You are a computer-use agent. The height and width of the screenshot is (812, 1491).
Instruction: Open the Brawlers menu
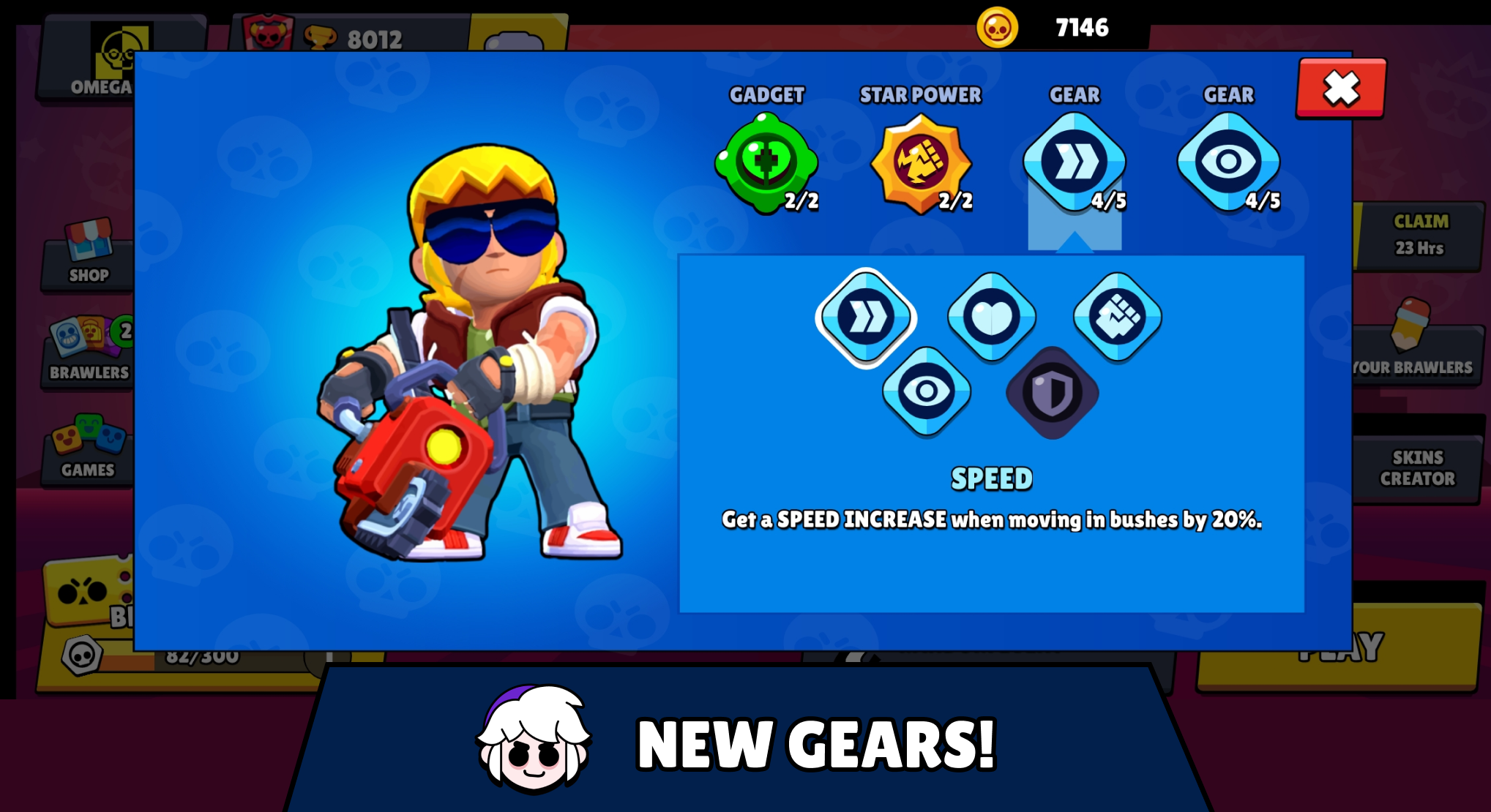88,351
